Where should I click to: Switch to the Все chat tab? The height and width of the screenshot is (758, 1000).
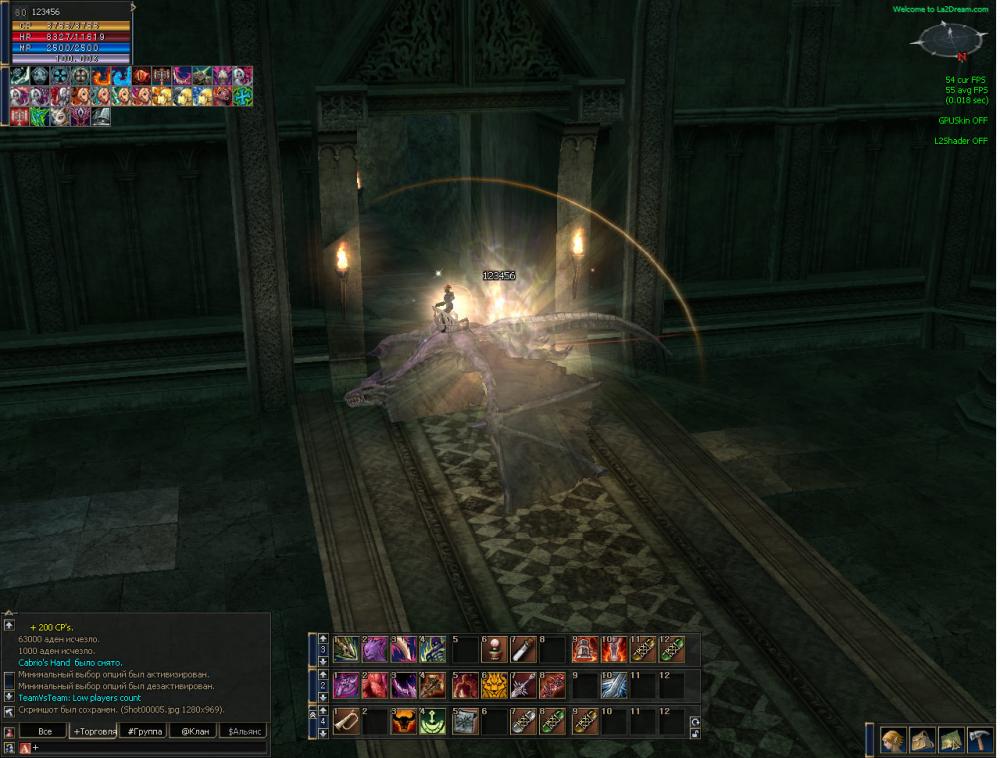[44, 732]
